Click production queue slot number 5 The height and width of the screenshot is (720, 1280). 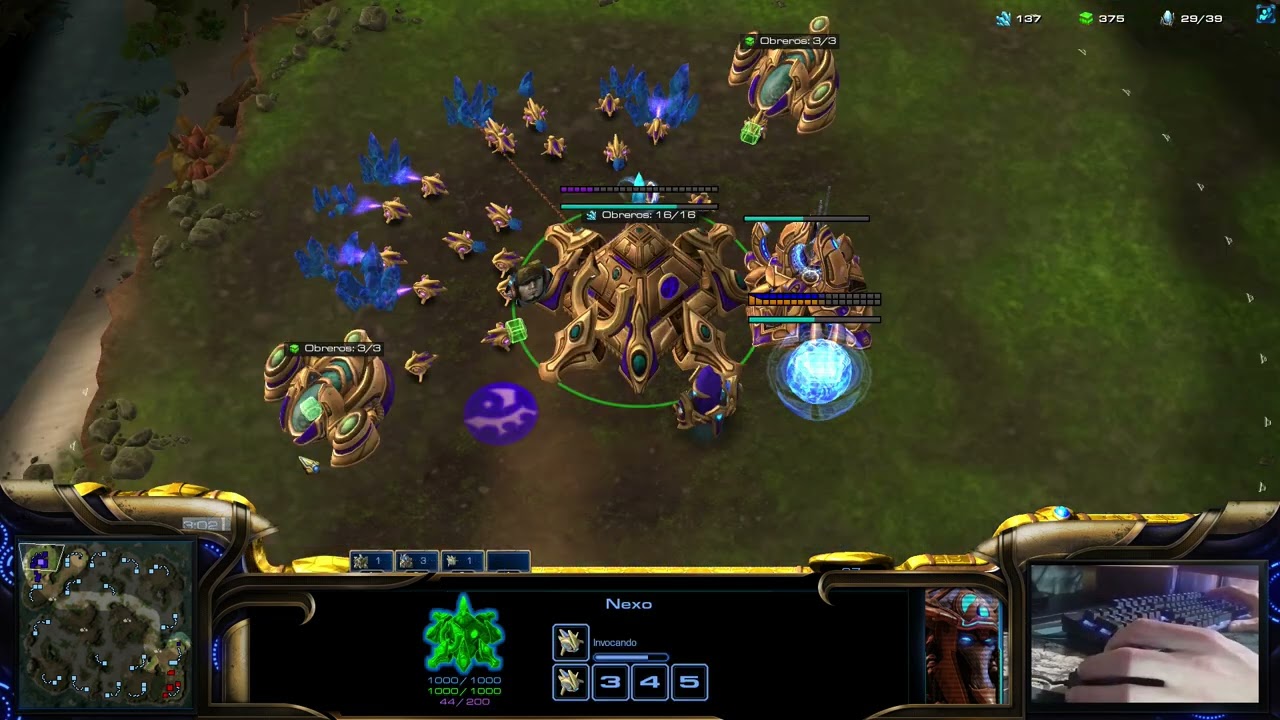(689, 682)
